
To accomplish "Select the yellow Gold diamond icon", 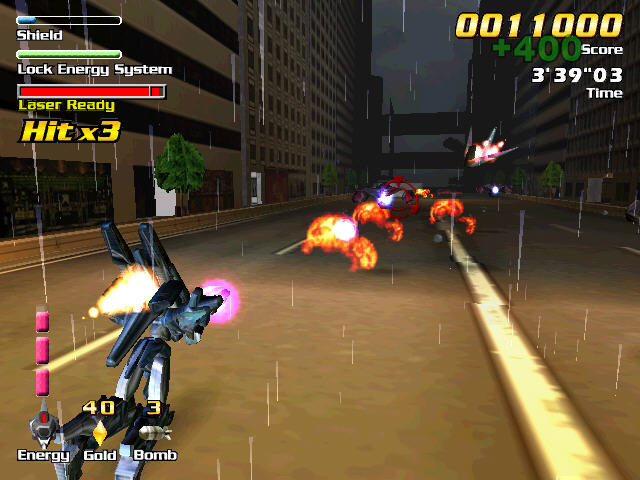I will (99, 432).
